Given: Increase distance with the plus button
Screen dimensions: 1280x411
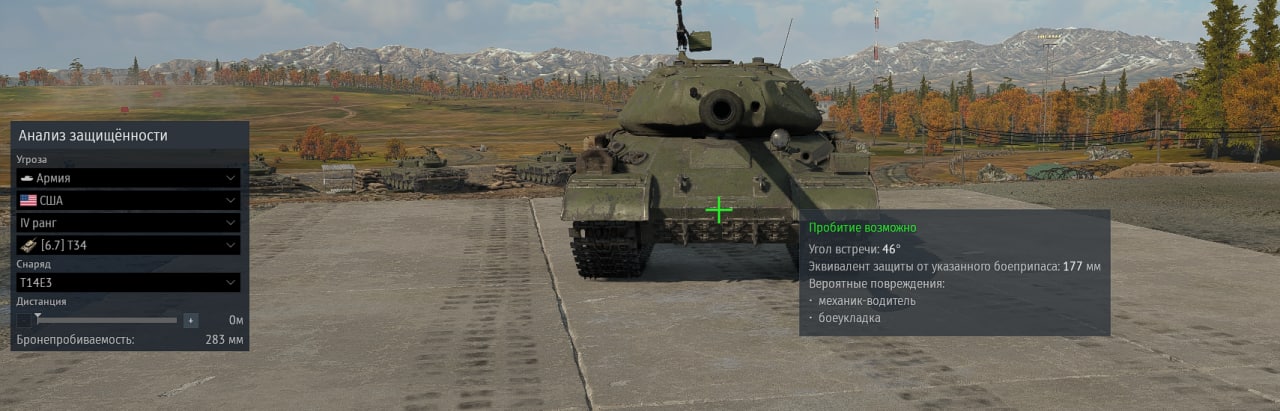Looking at the screenshot, I should pyautogui.click(x=191, y=320).
